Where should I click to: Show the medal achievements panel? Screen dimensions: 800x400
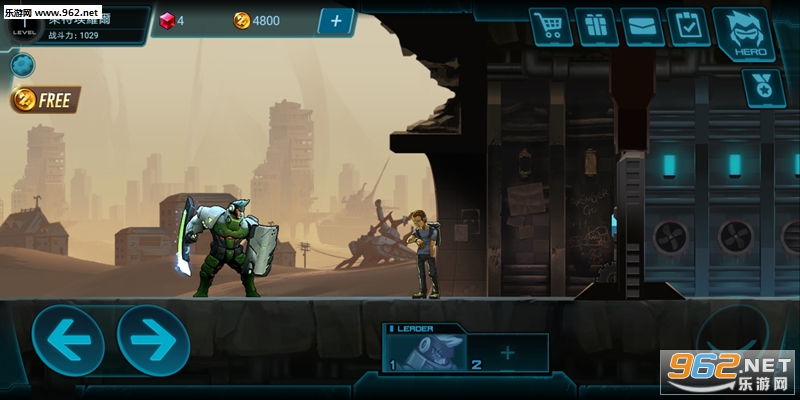pos(762,87)
